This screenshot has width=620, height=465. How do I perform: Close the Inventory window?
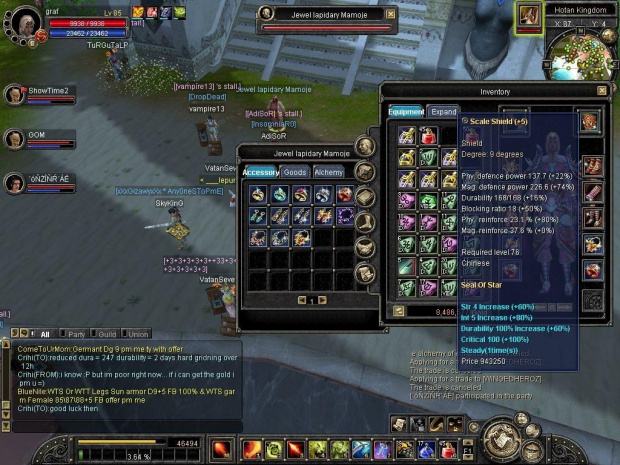(x=601, y=91)
